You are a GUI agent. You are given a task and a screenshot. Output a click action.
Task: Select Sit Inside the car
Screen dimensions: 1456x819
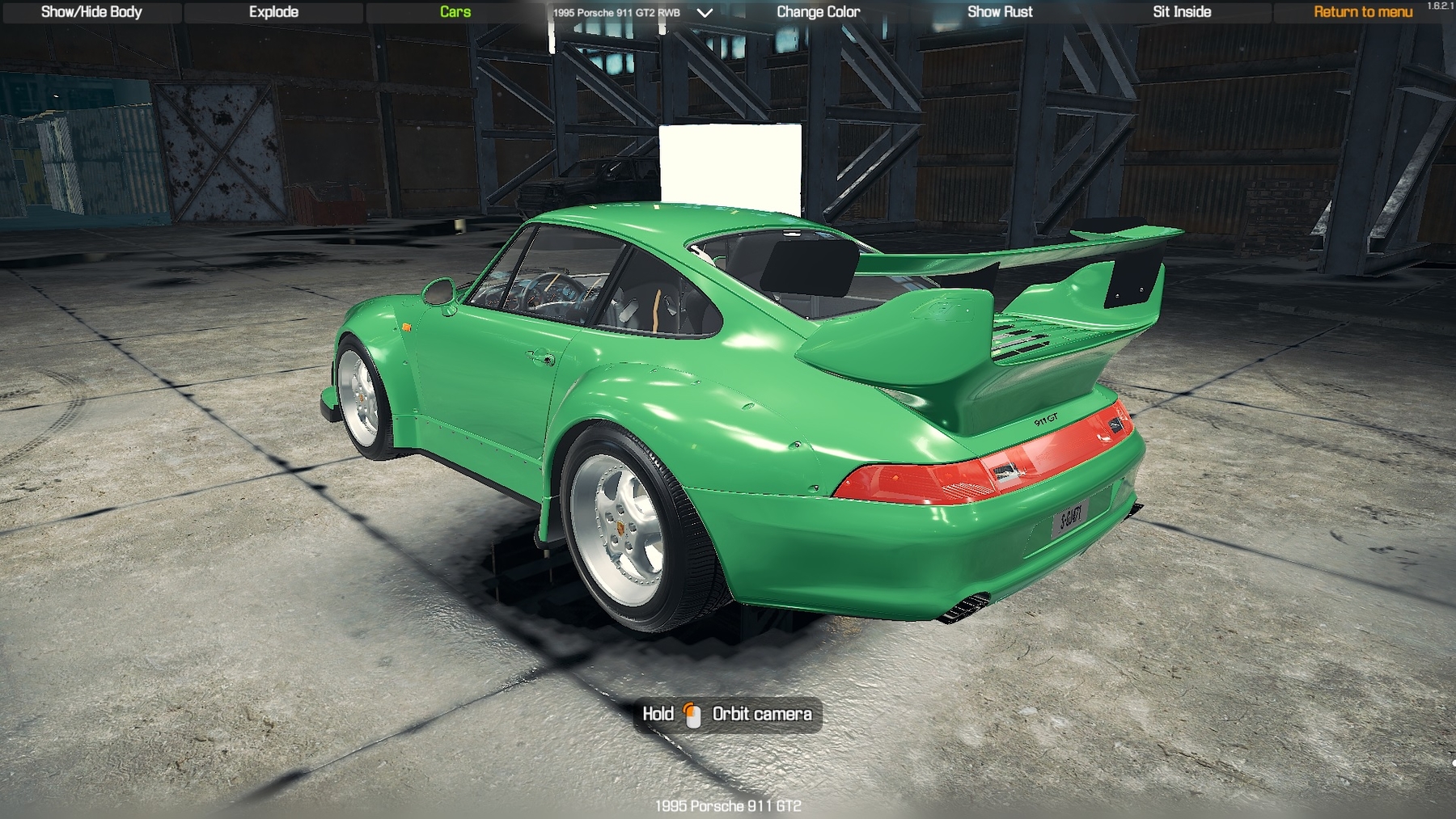point(1182,12)
